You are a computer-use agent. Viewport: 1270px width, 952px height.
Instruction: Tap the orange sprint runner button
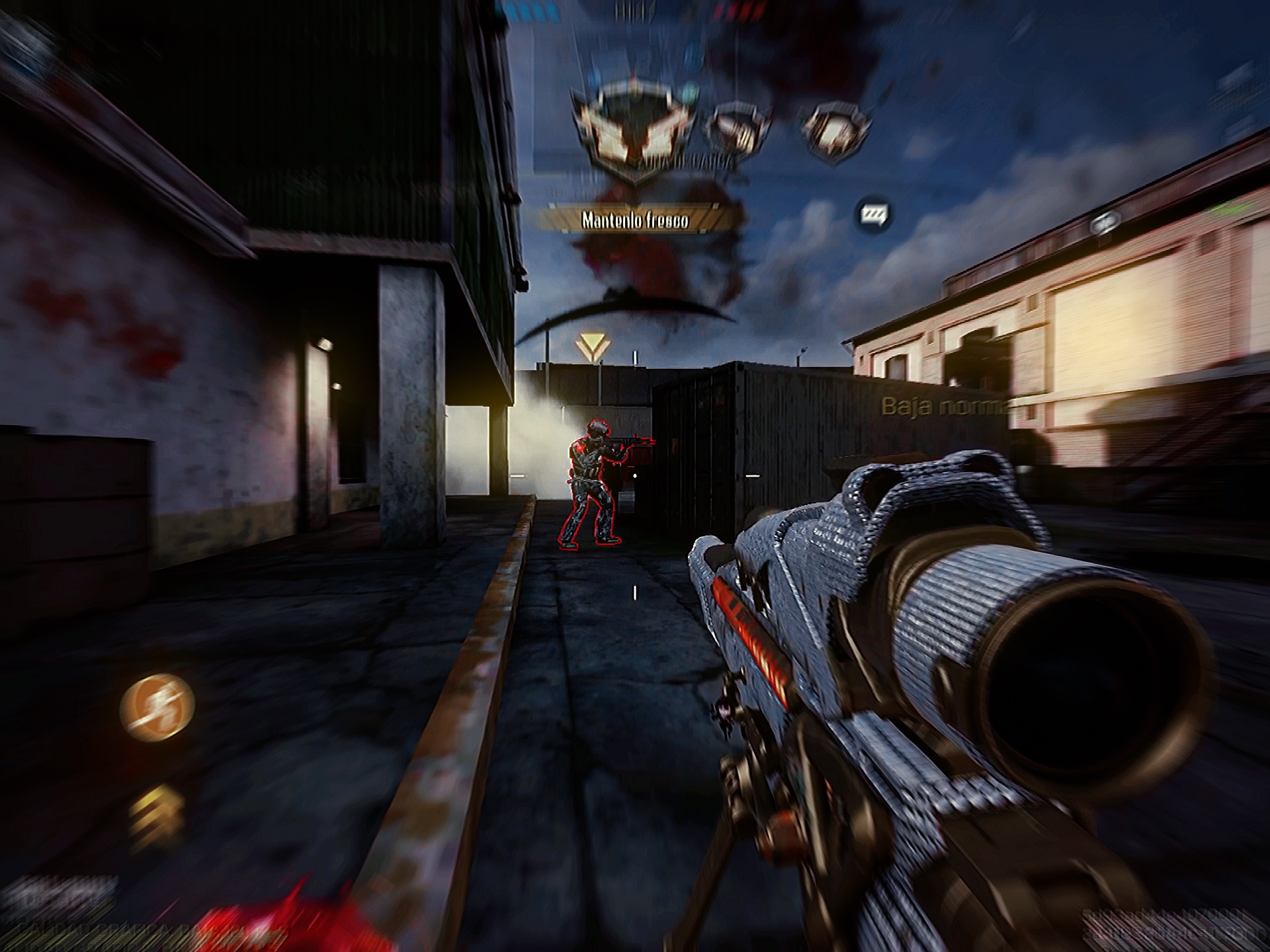(x=157, y=705)
